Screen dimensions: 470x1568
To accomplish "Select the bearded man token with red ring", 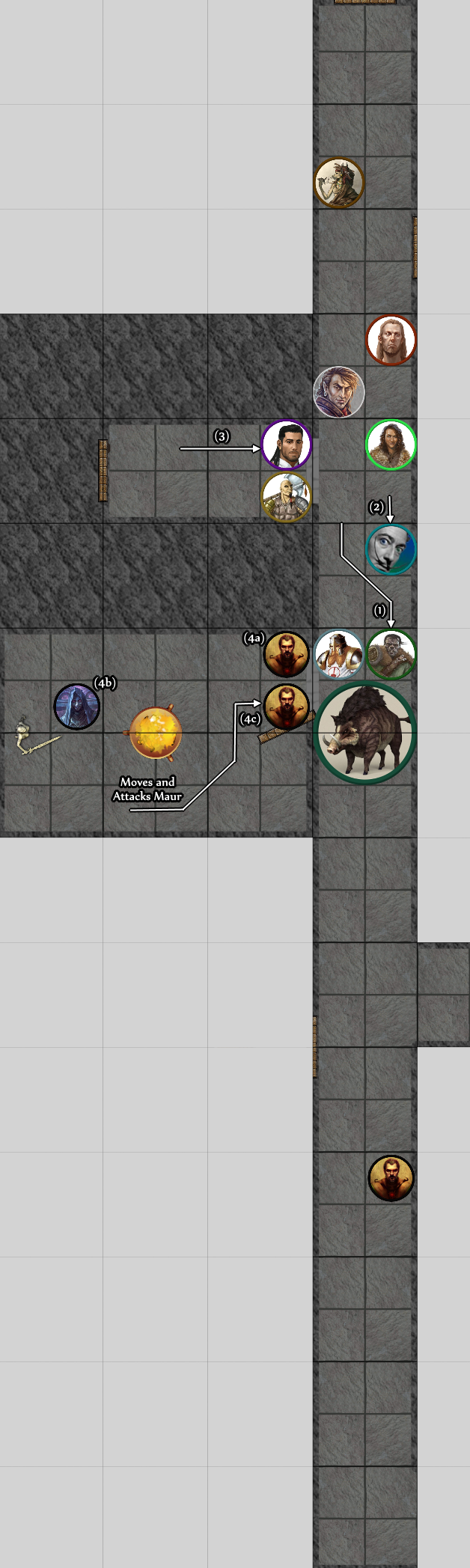I will (x=391, y=340).
